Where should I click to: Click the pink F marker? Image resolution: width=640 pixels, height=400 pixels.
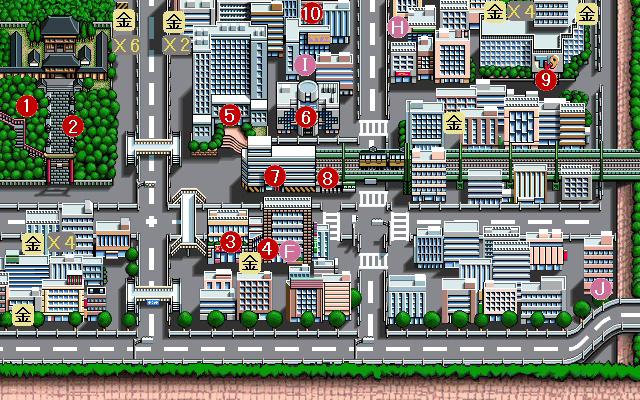290,251
